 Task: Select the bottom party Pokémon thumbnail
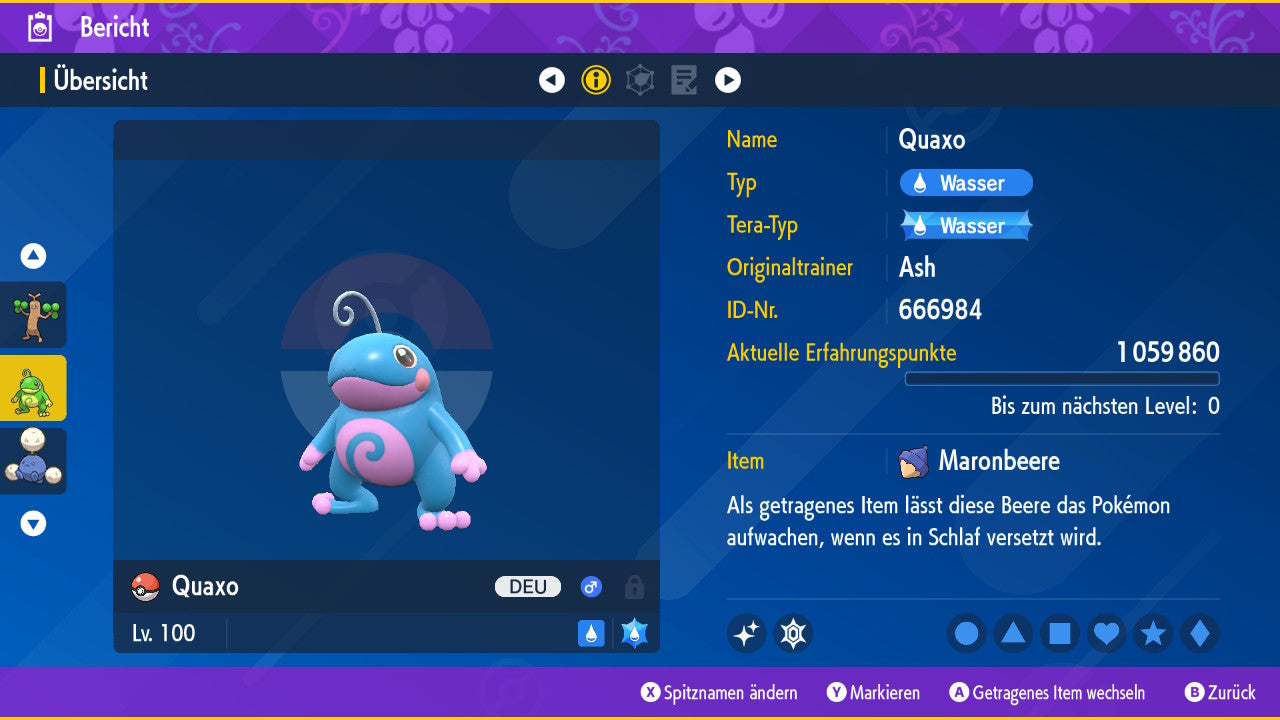pos(33,461)
